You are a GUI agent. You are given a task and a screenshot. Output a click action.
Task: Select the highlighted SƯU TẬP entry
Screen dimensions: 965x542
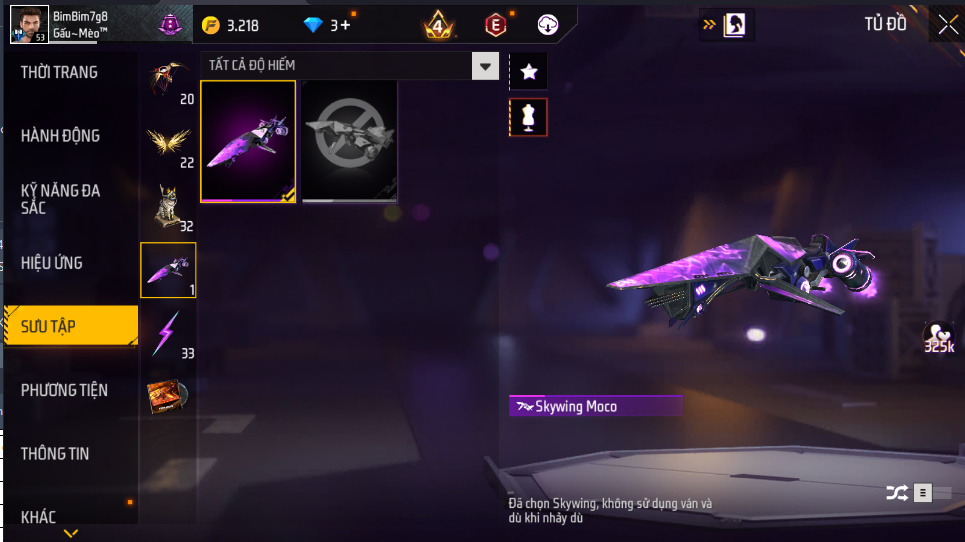pyautogui.click(x=70, y=326)
